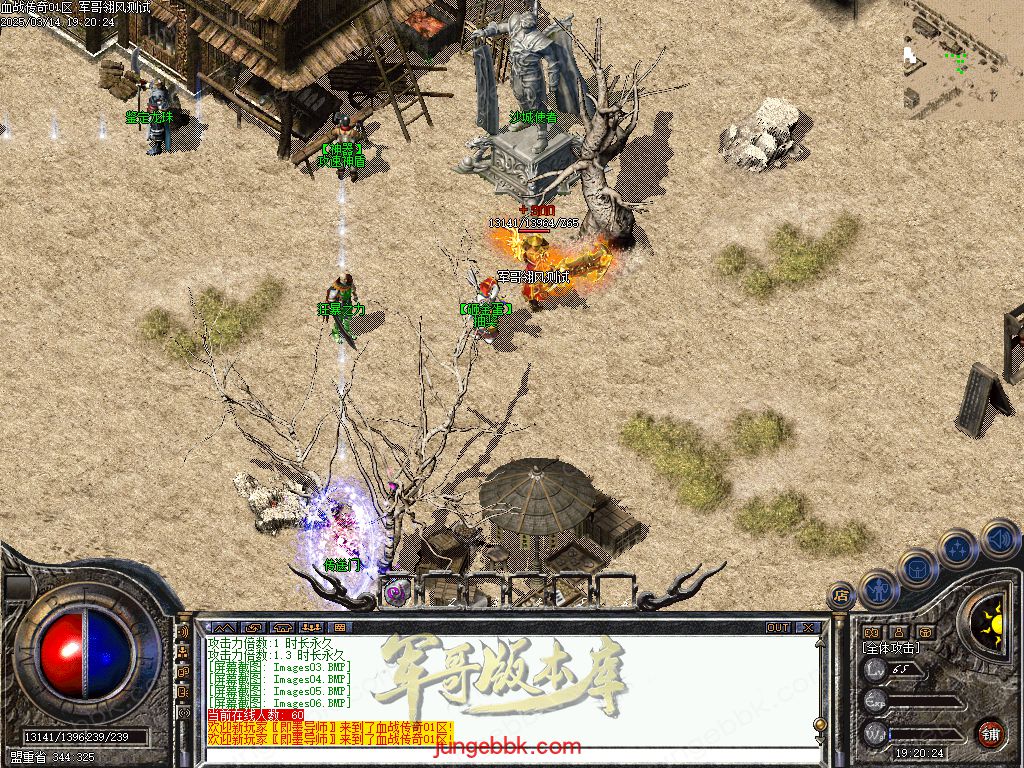Click the OUT logout button
This screenshot has width=1024, height=768.
(x=778, y=628)
